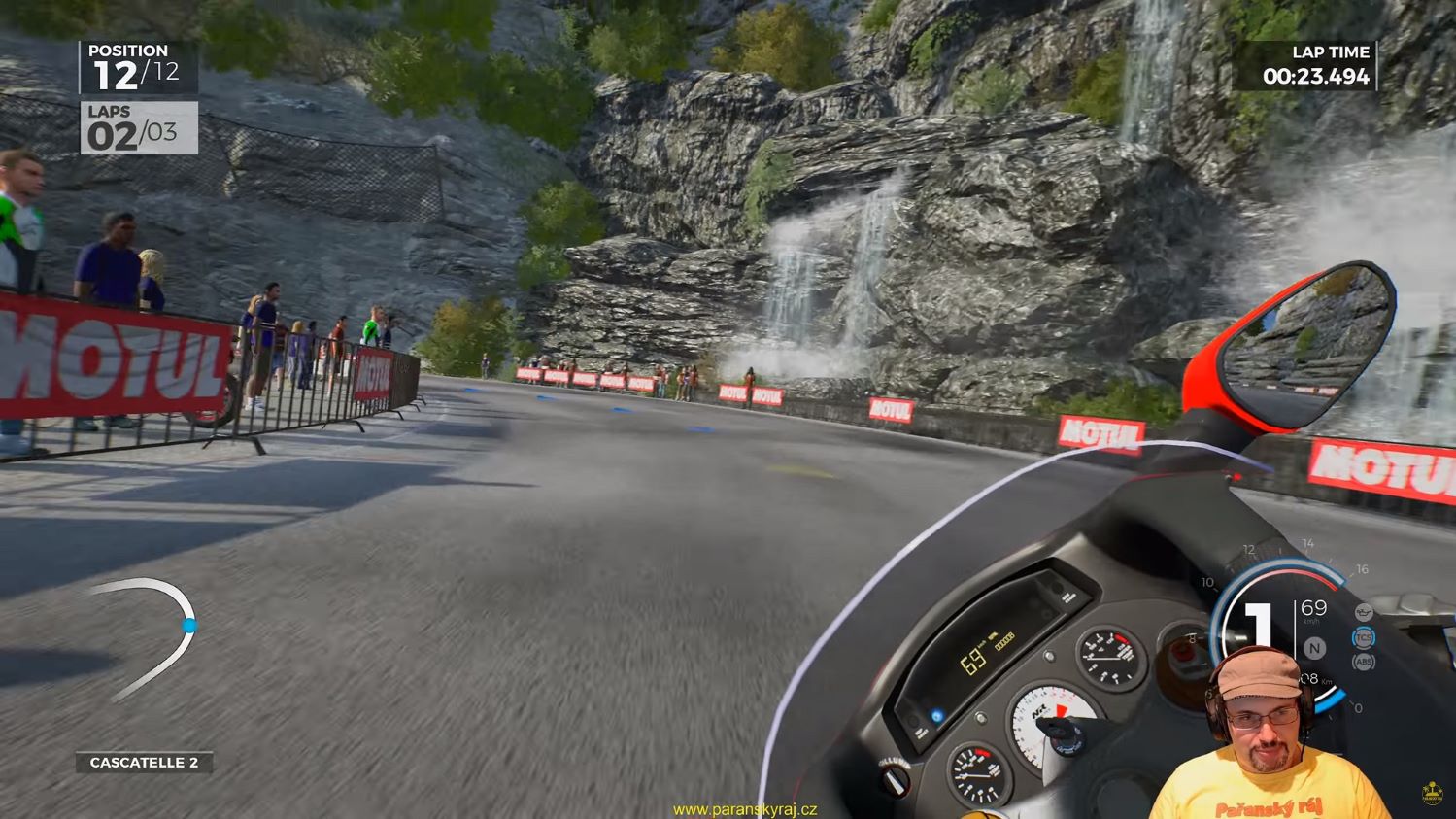
Task: Select the oil can warning icon
Action: (x=1364, y=614)
